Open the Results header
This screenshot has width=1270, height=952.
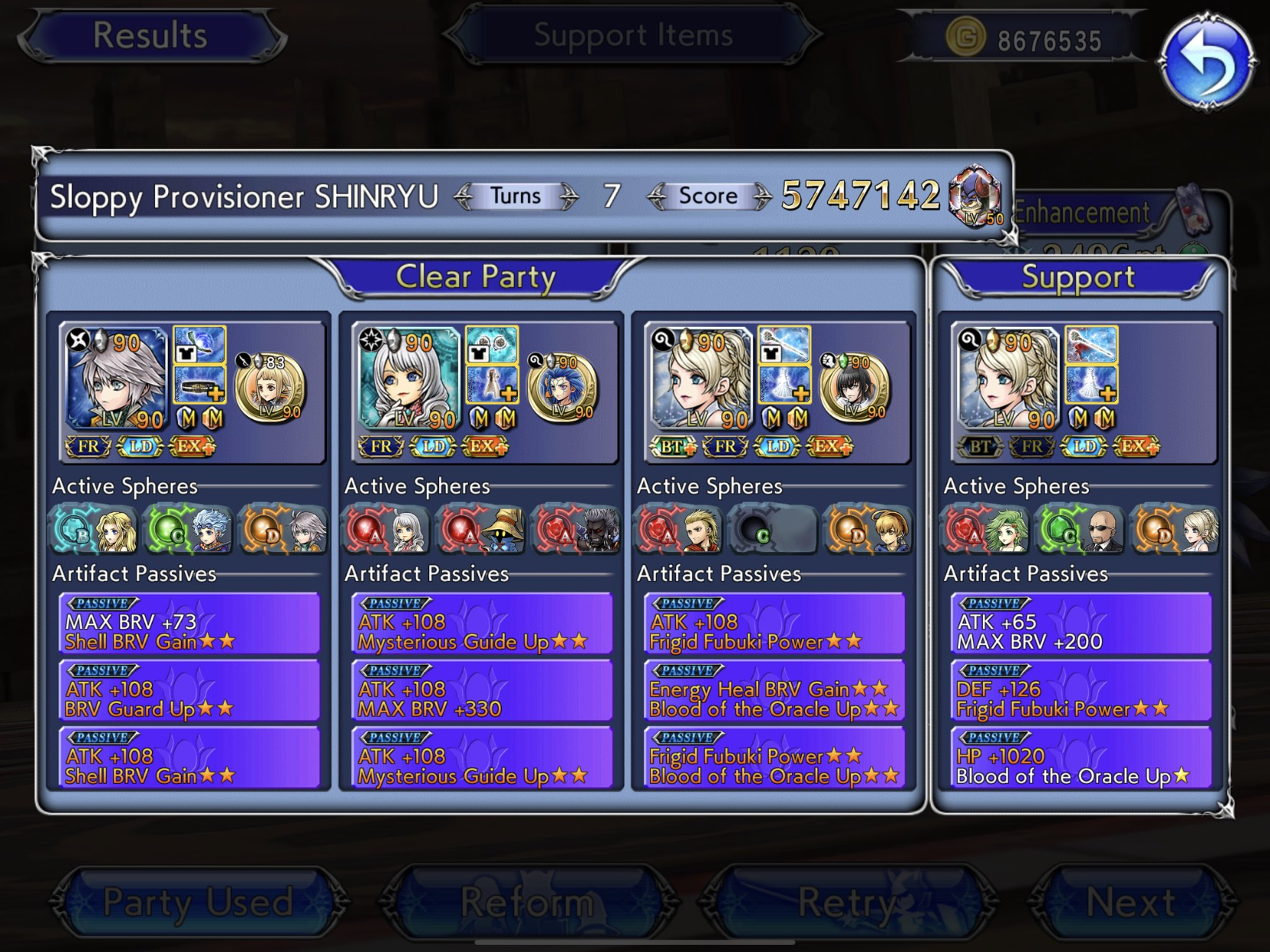(150, 35)
